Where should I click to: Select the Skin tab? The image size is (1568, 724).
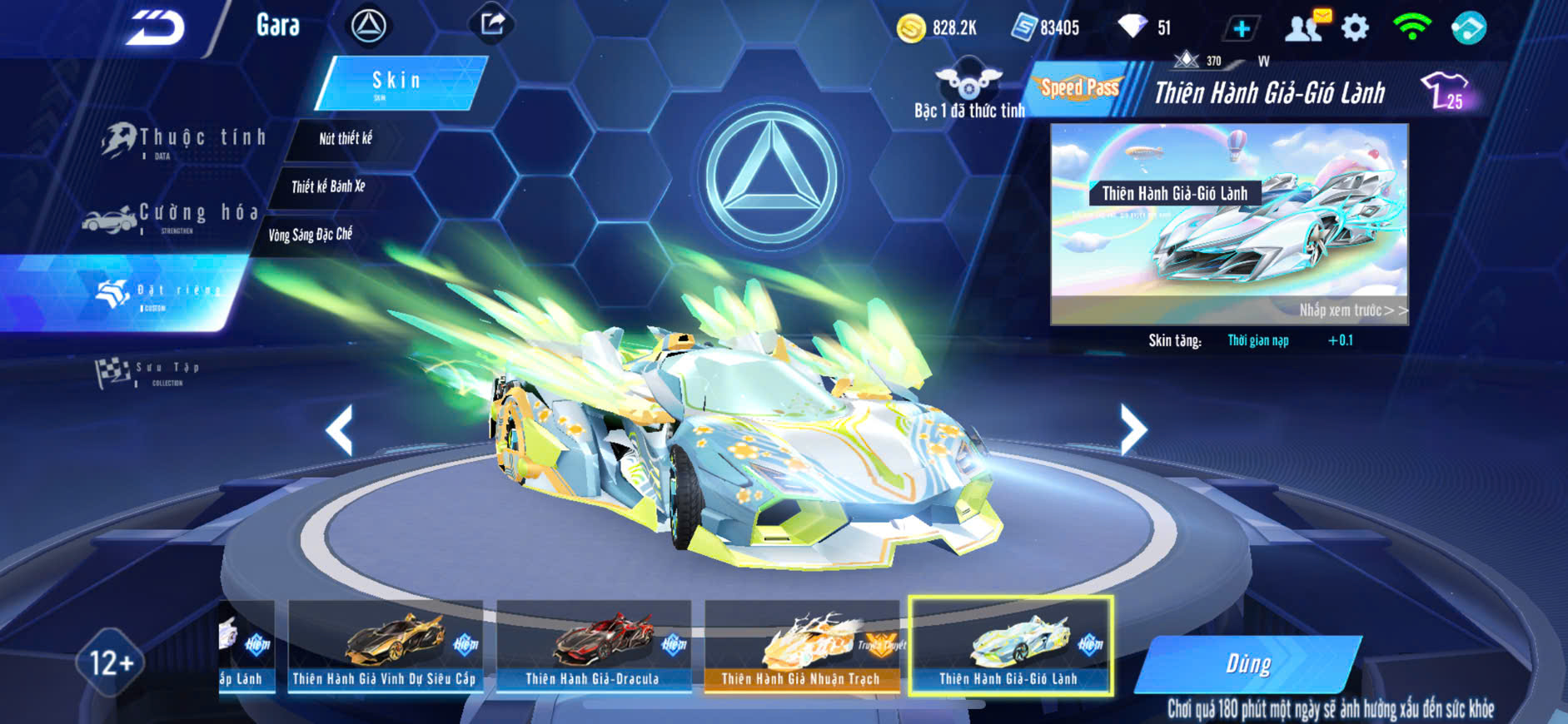400,82
